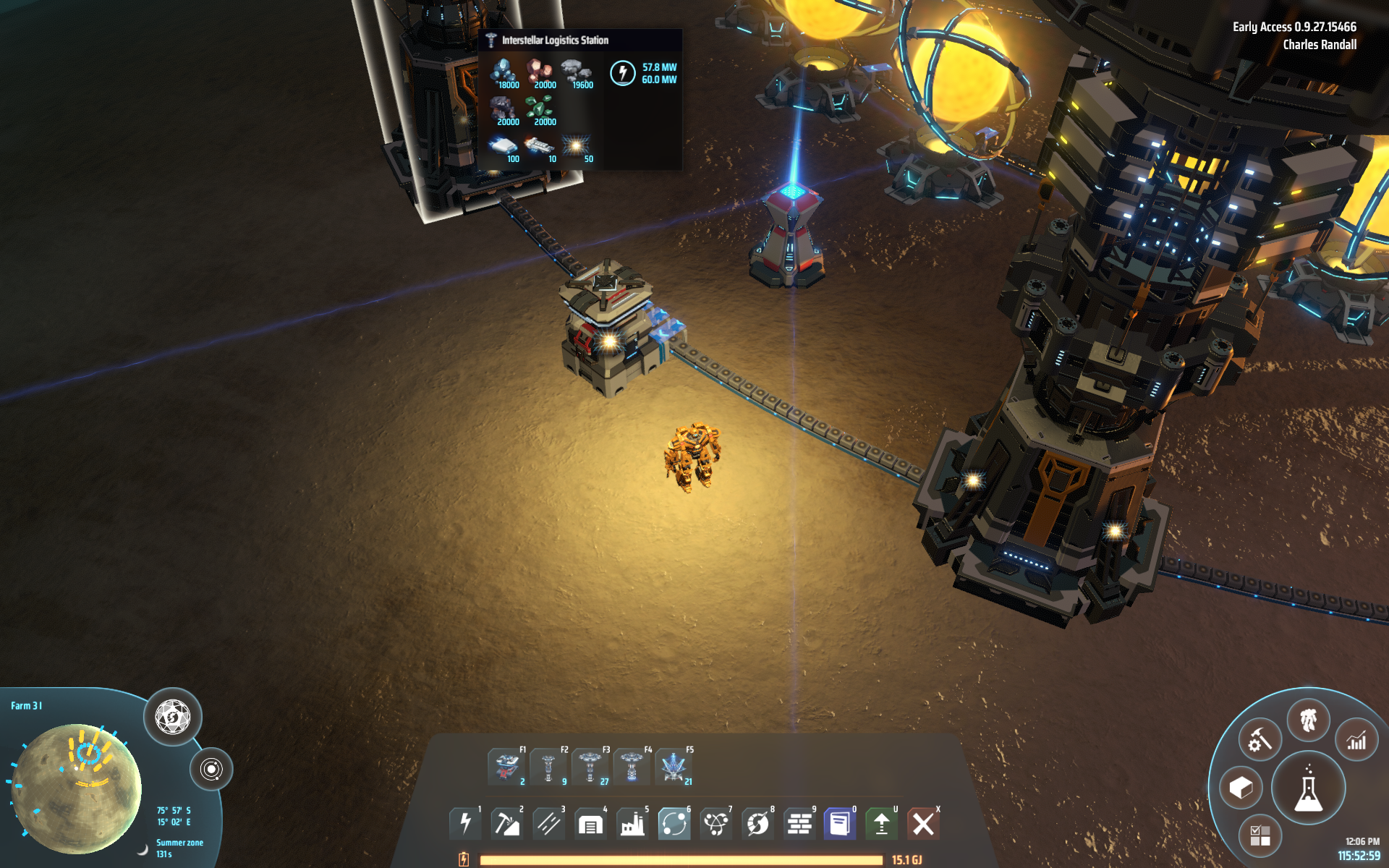Image resolution: width=1389 pixels, height=868 pixels.
Task: Open the blue blueprint book button
Action: tap(840, 823)
